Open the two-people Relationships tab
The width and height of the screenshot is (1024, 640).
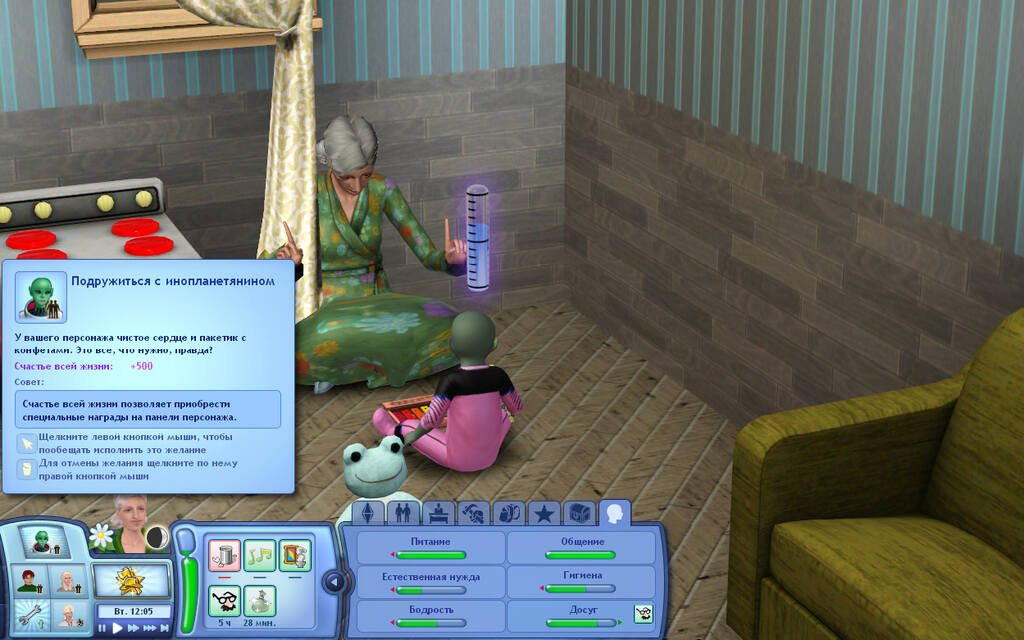point(404,514)
